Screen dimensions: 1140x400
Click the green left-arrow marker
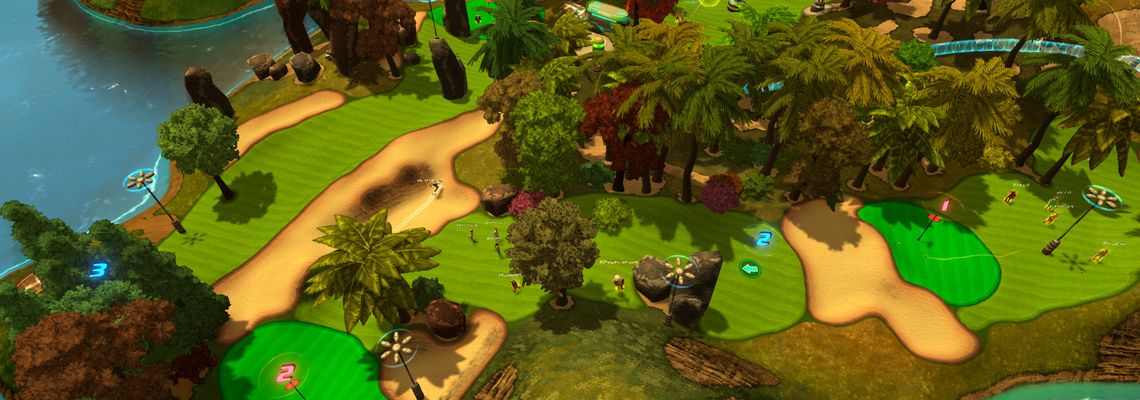click(x=750, y=268)
